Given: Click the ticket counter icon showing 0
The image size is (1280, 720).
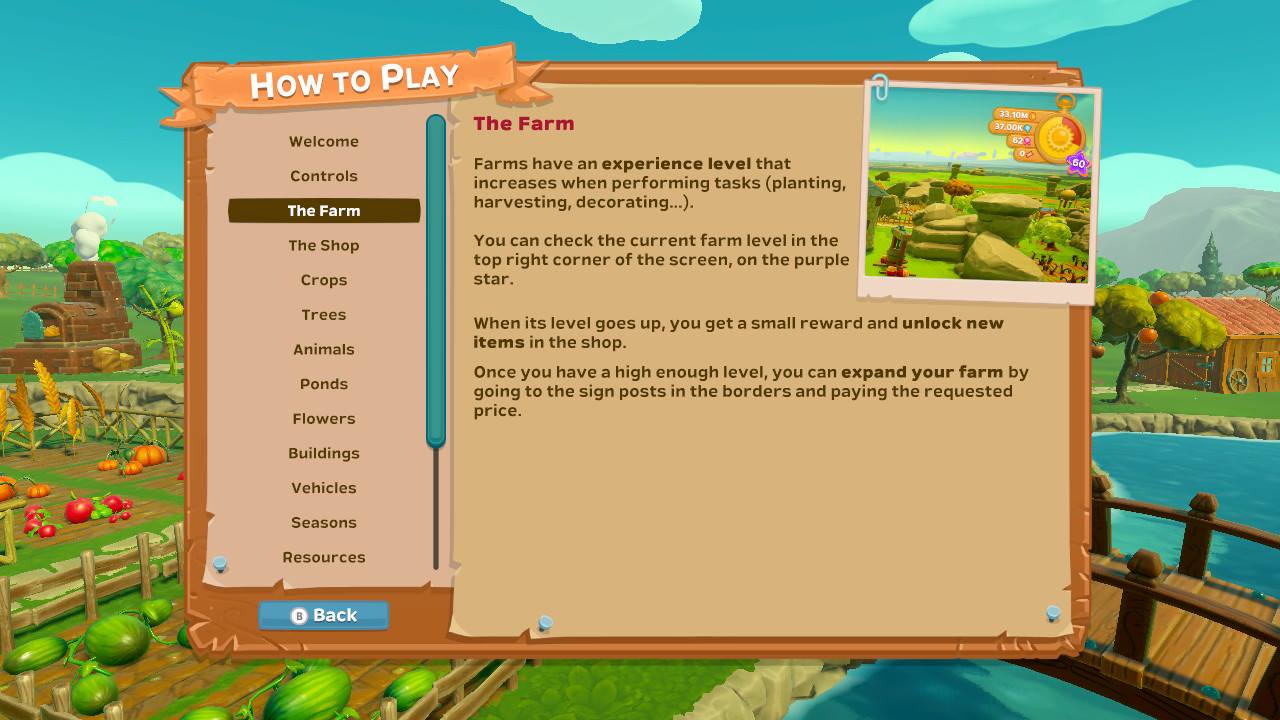Looking at the screenshot, I should click(x=1028, y=153).
